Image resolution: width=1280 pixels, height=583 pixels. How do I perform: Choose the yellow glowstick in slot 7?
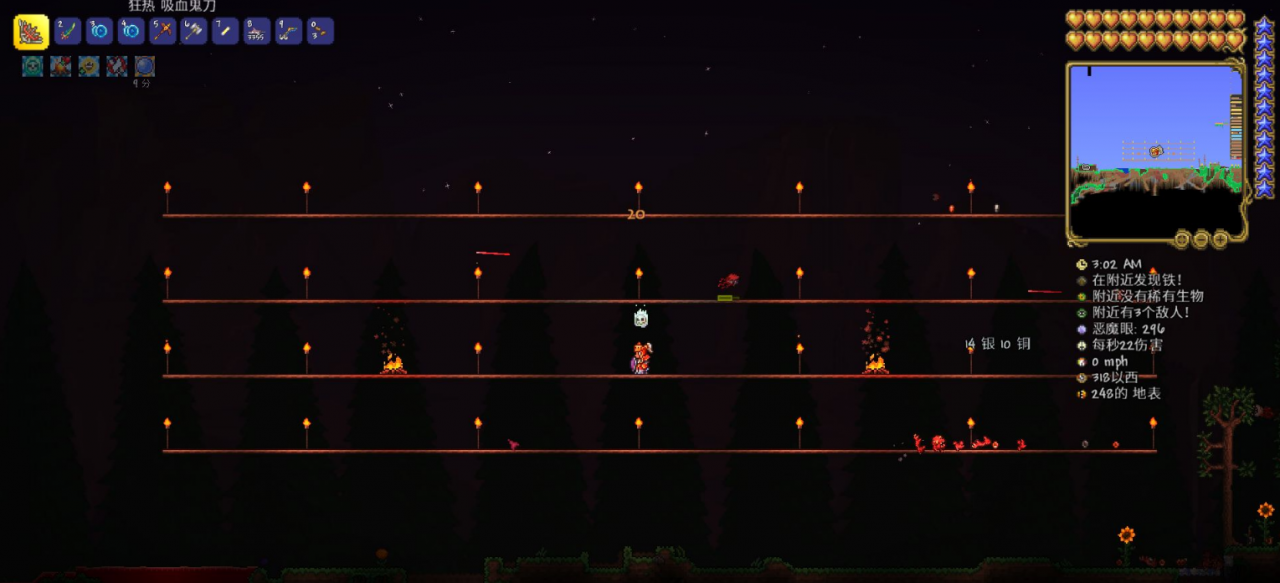[x=226, y=31]
